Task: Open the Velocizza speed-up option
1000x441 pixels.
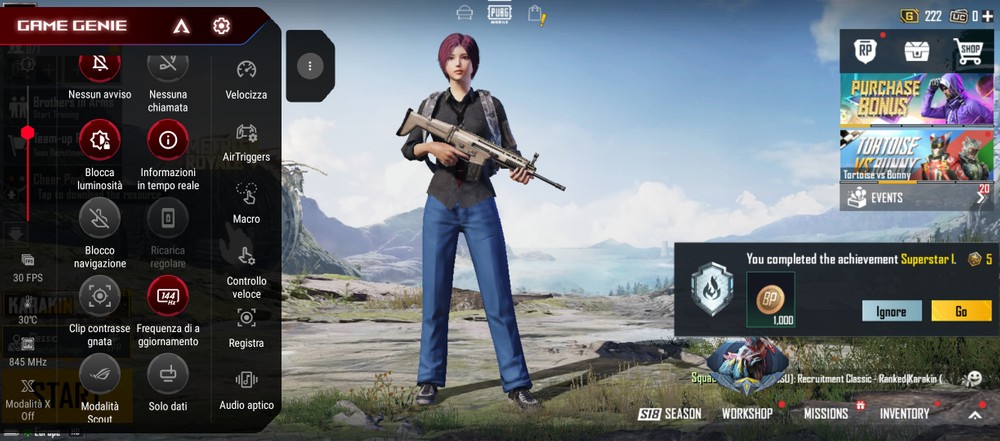Action: click(246, 70)
